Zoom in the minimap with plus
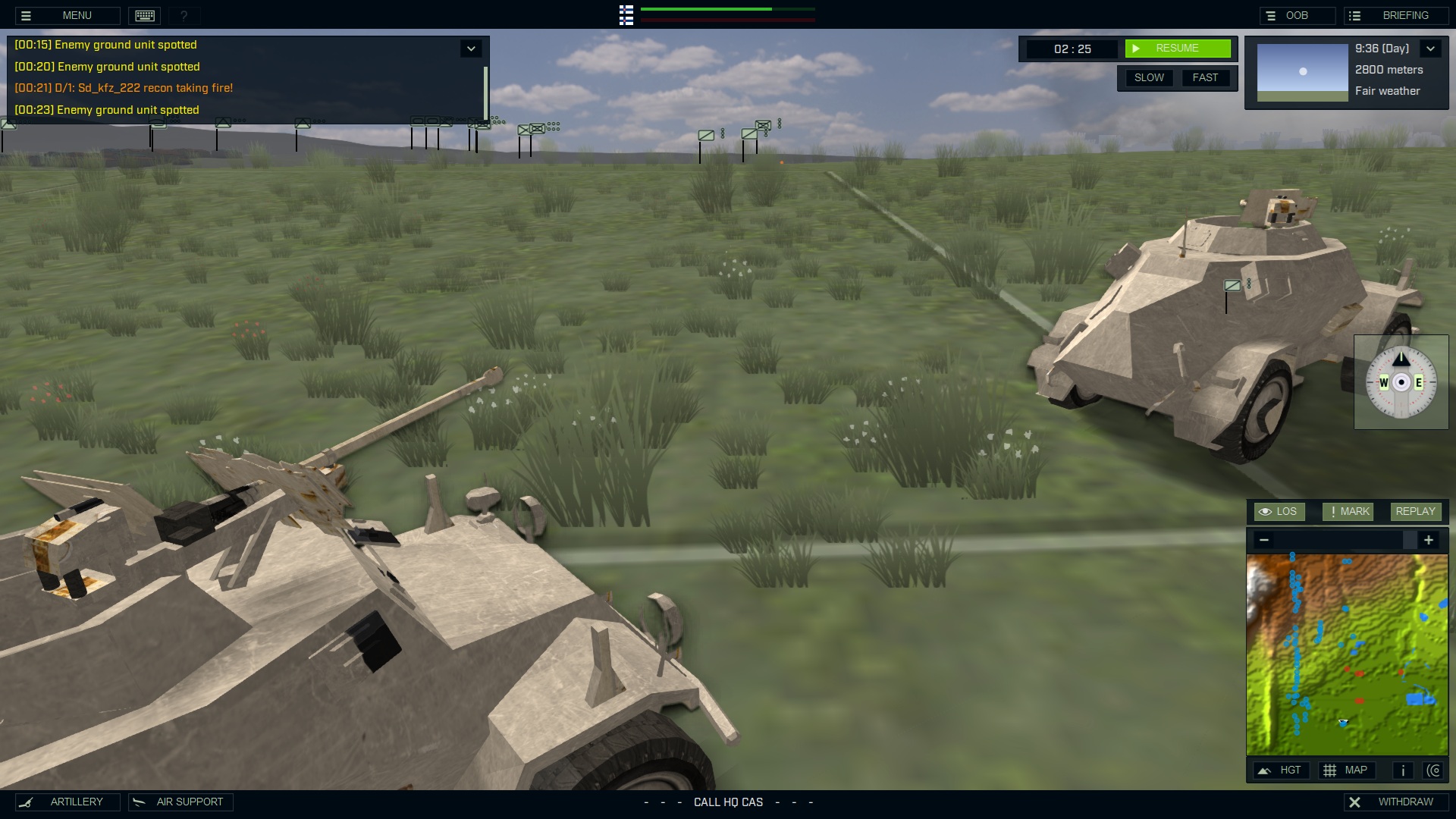 click(x=1429, y=540)
